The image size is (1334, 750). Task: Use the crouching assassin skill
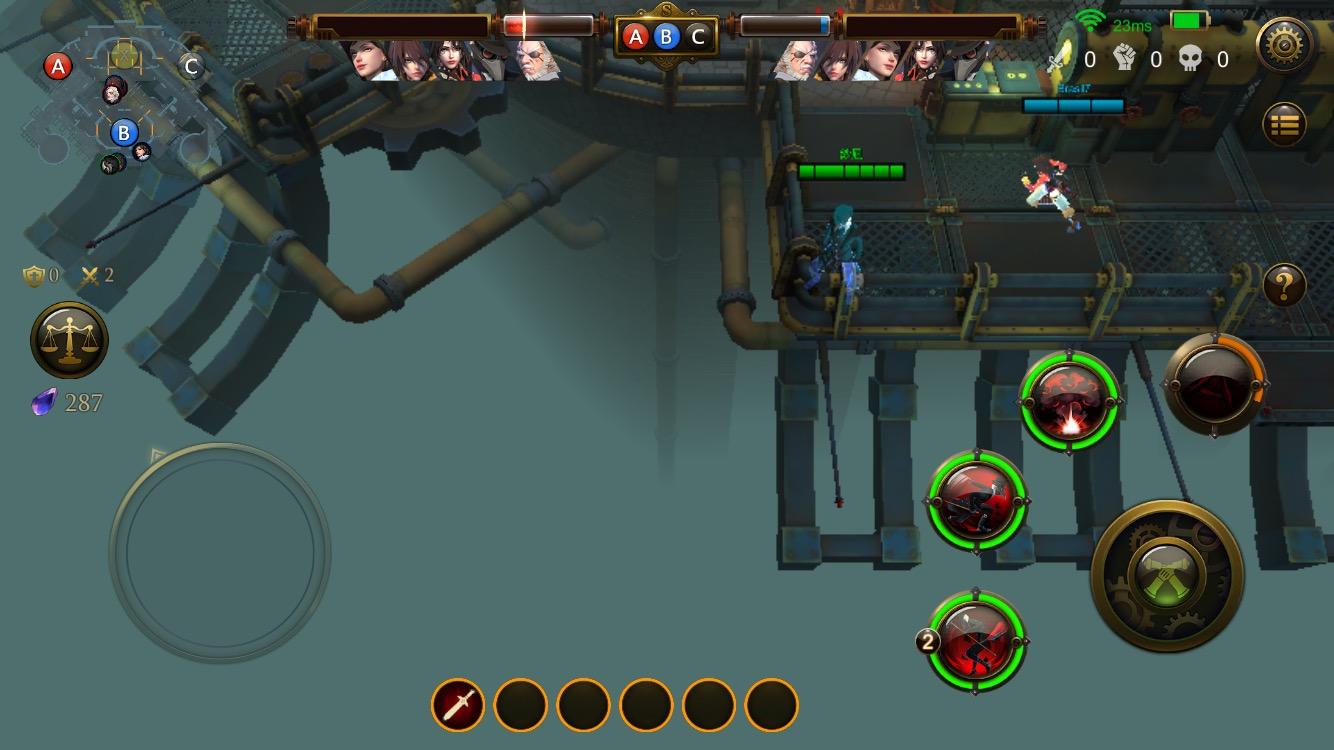976,501
